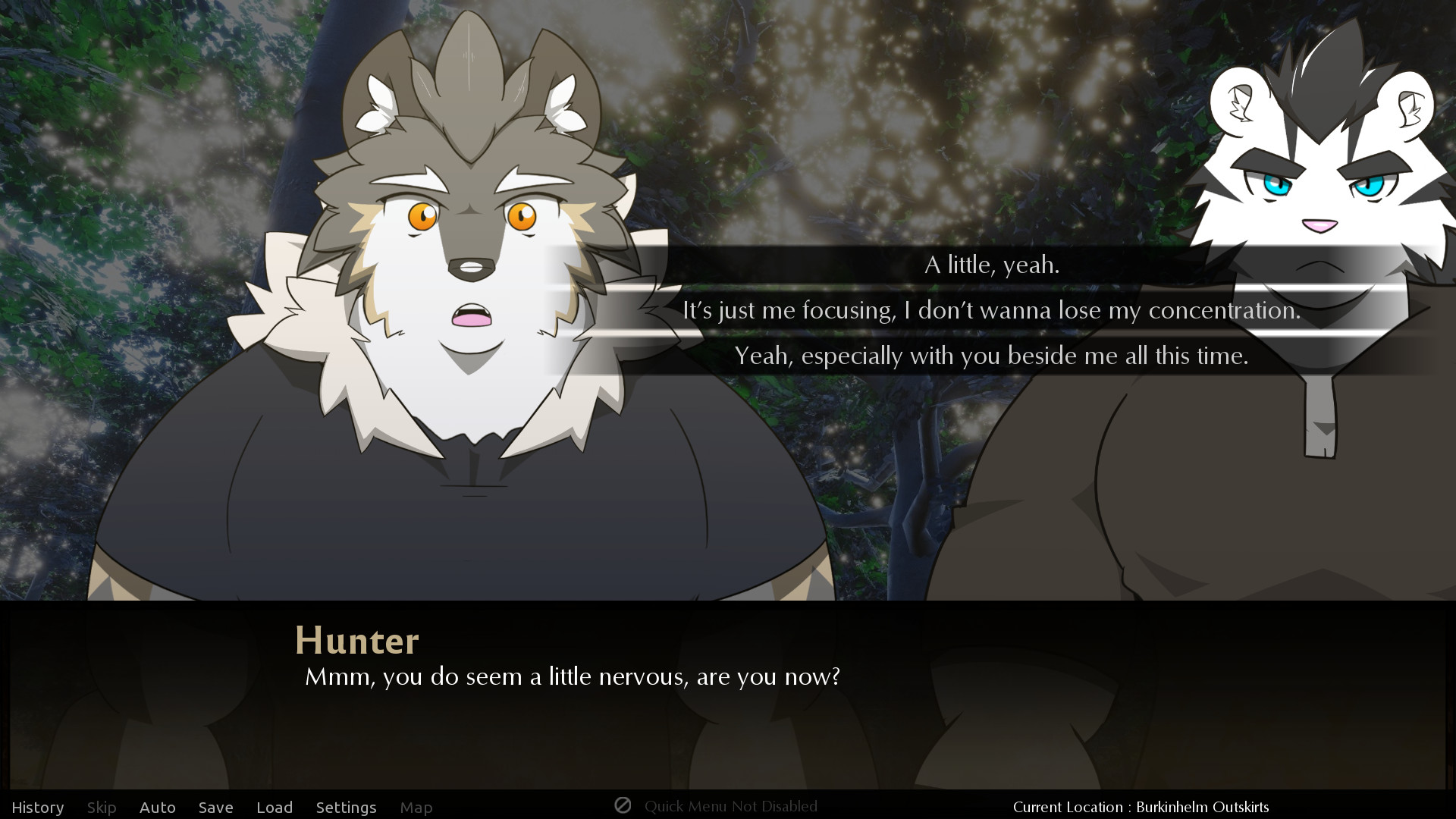Select the Map option
This screenshot has width=1456, height=819.
(x=416, y=807)
